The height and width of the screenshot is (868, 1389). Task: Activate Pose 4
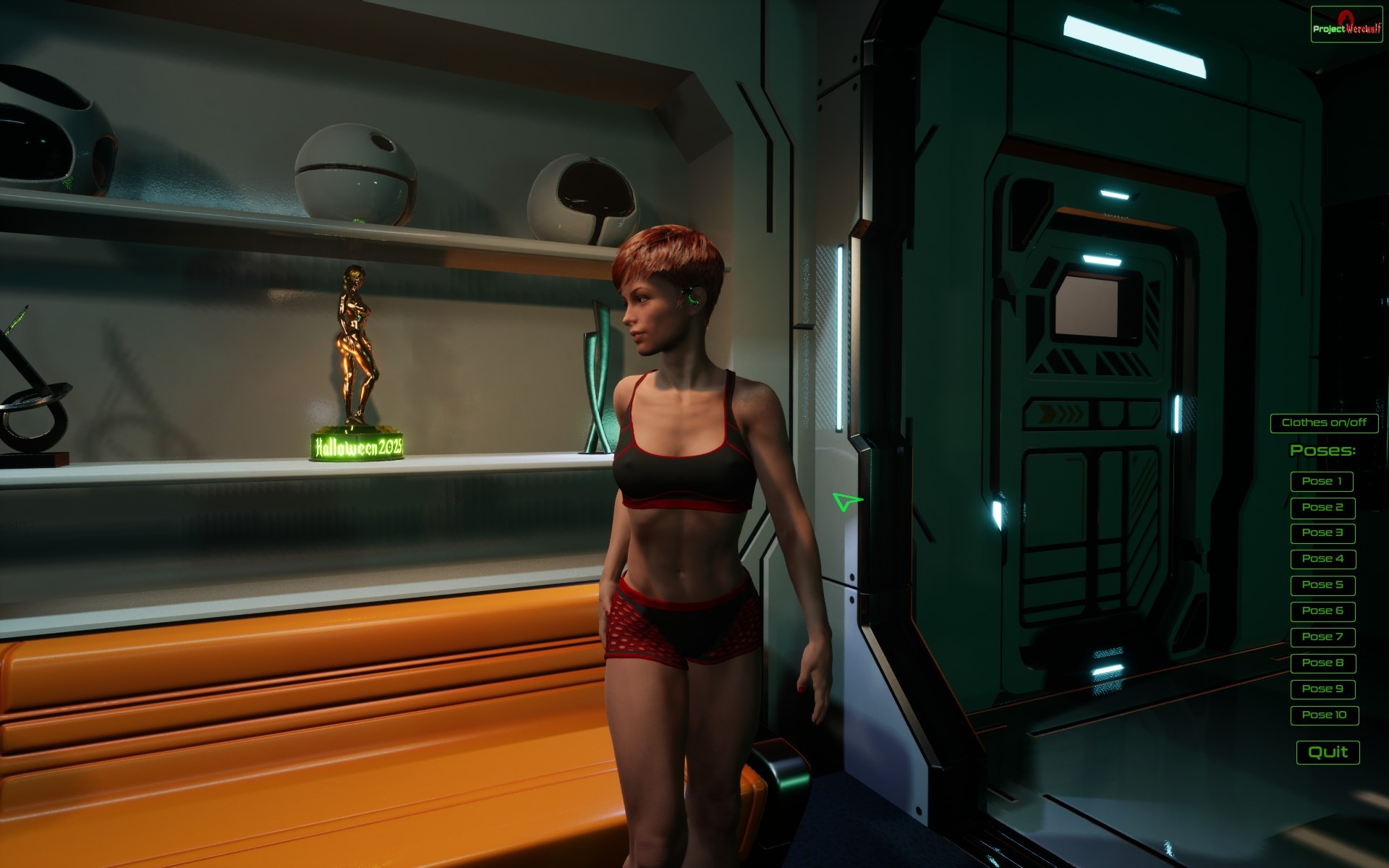pyautogui.click(x=1322, y=559)
